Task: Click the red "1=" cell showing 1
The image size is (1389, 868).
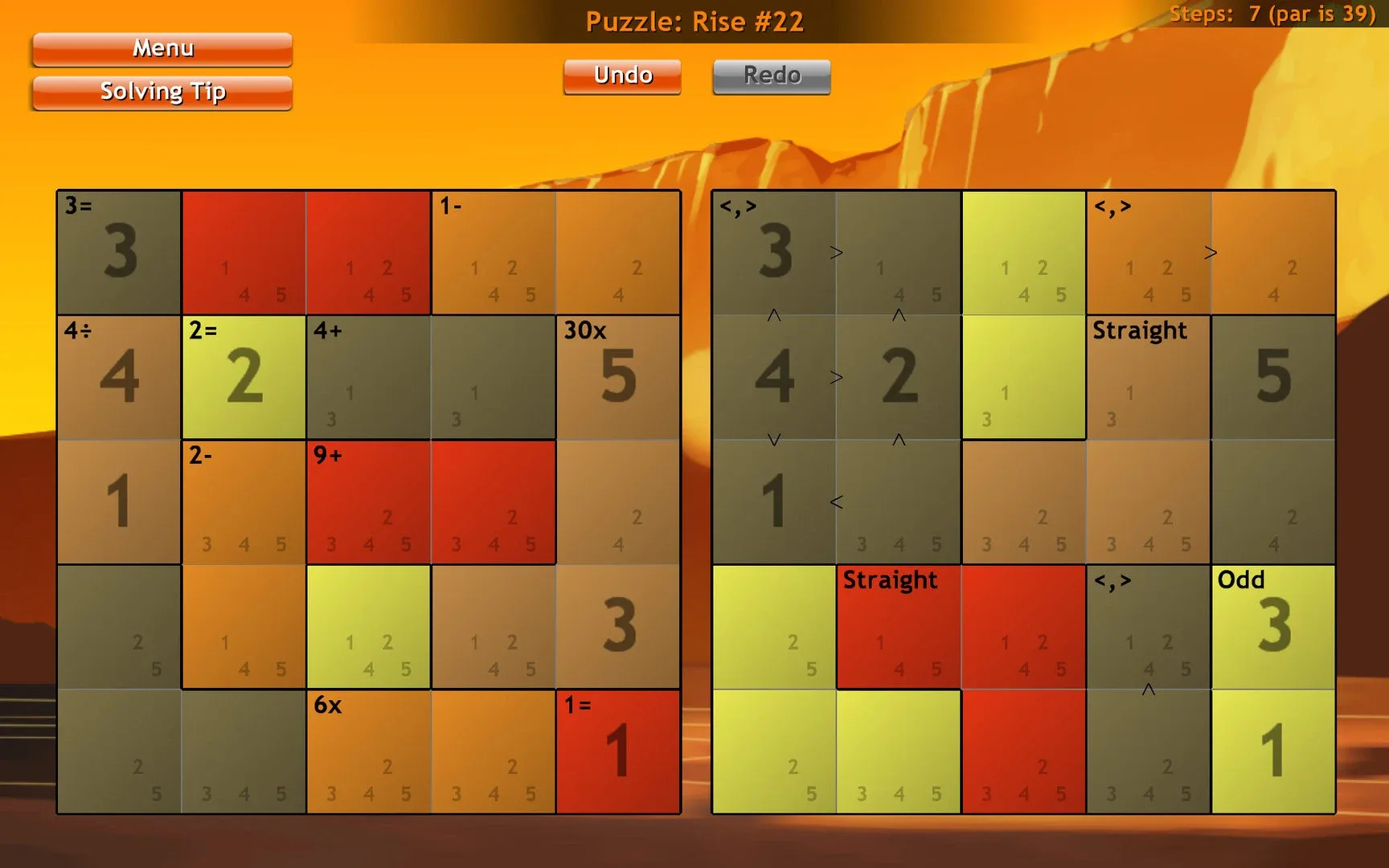Action: [x=619, y=751]
